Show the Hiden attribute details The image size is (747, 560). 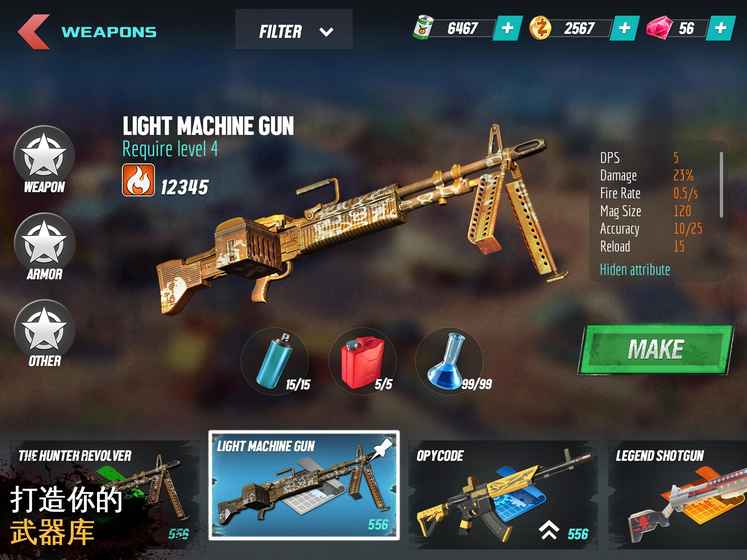click(x=635, y=270)
